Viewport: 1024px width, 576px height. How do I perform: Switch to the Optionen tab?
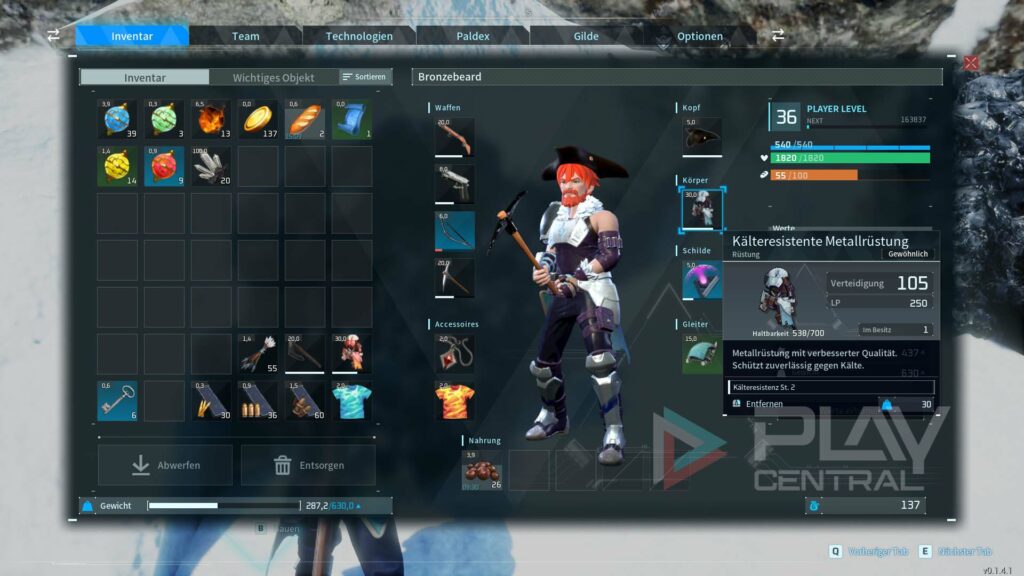click(700, 37)
